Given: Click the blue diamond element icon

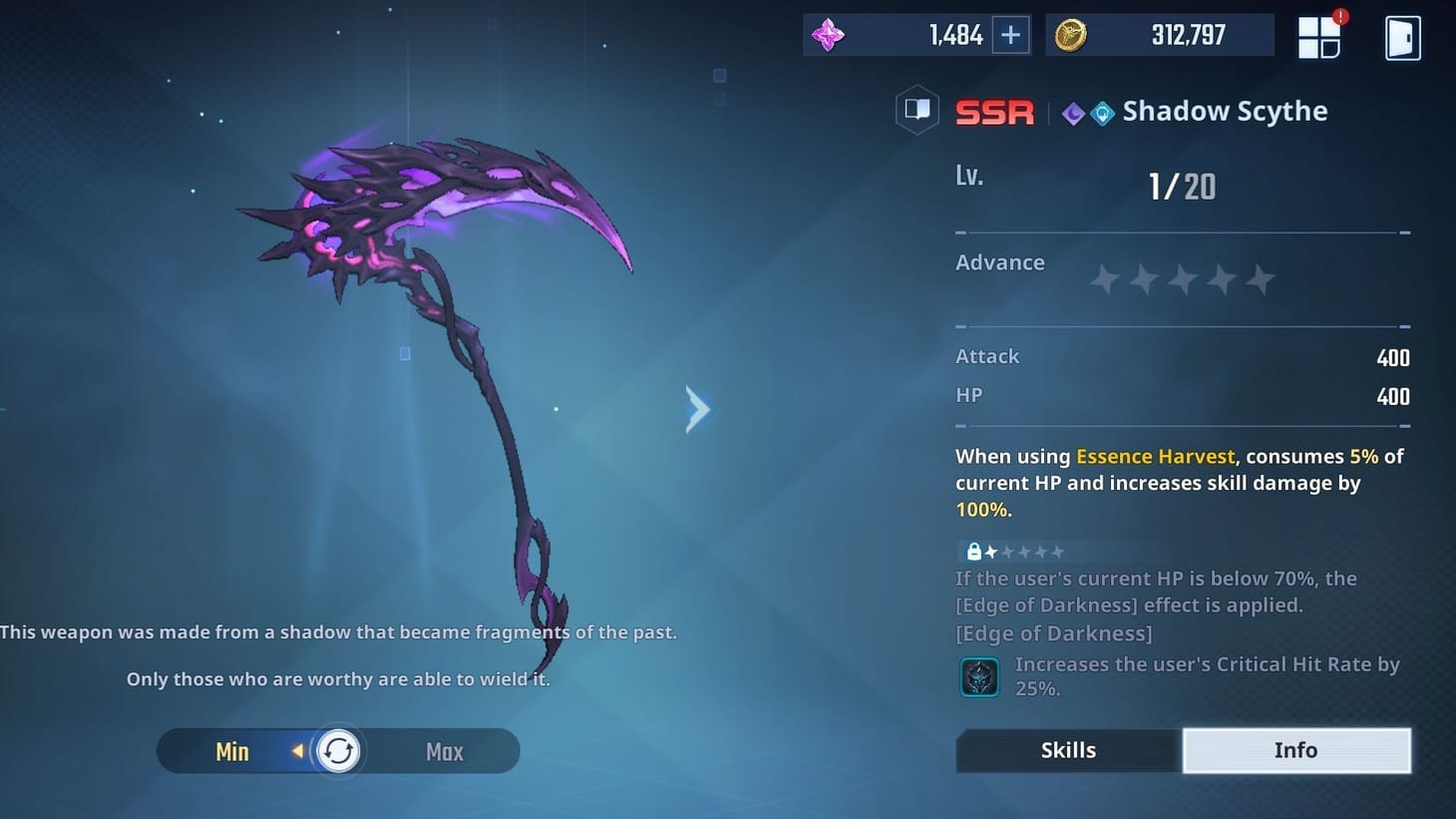Looking at the screenshot, I should tap(1102, 113).
